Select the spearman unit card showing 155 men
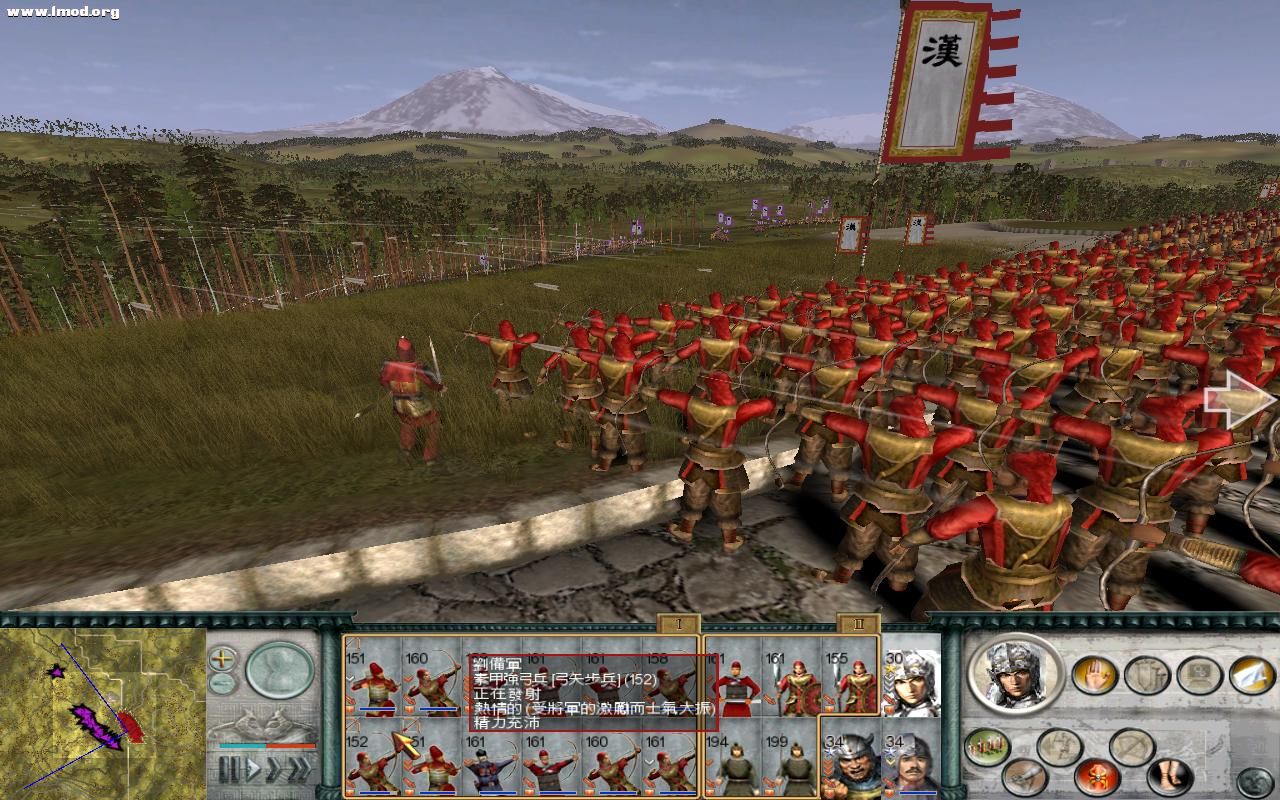This screenshot has width=1280, height=800. point(851,682)
